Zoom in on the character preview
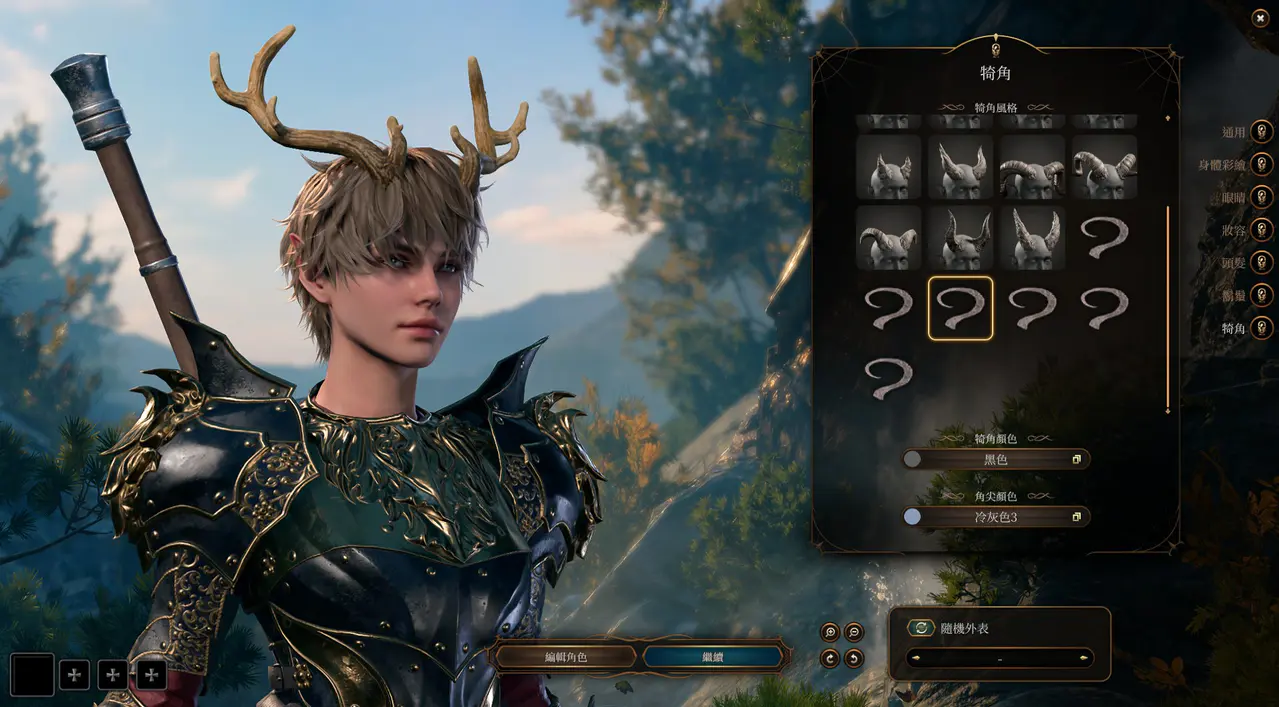The width and height of the screenshot is (1279, 707). (829, 632)
